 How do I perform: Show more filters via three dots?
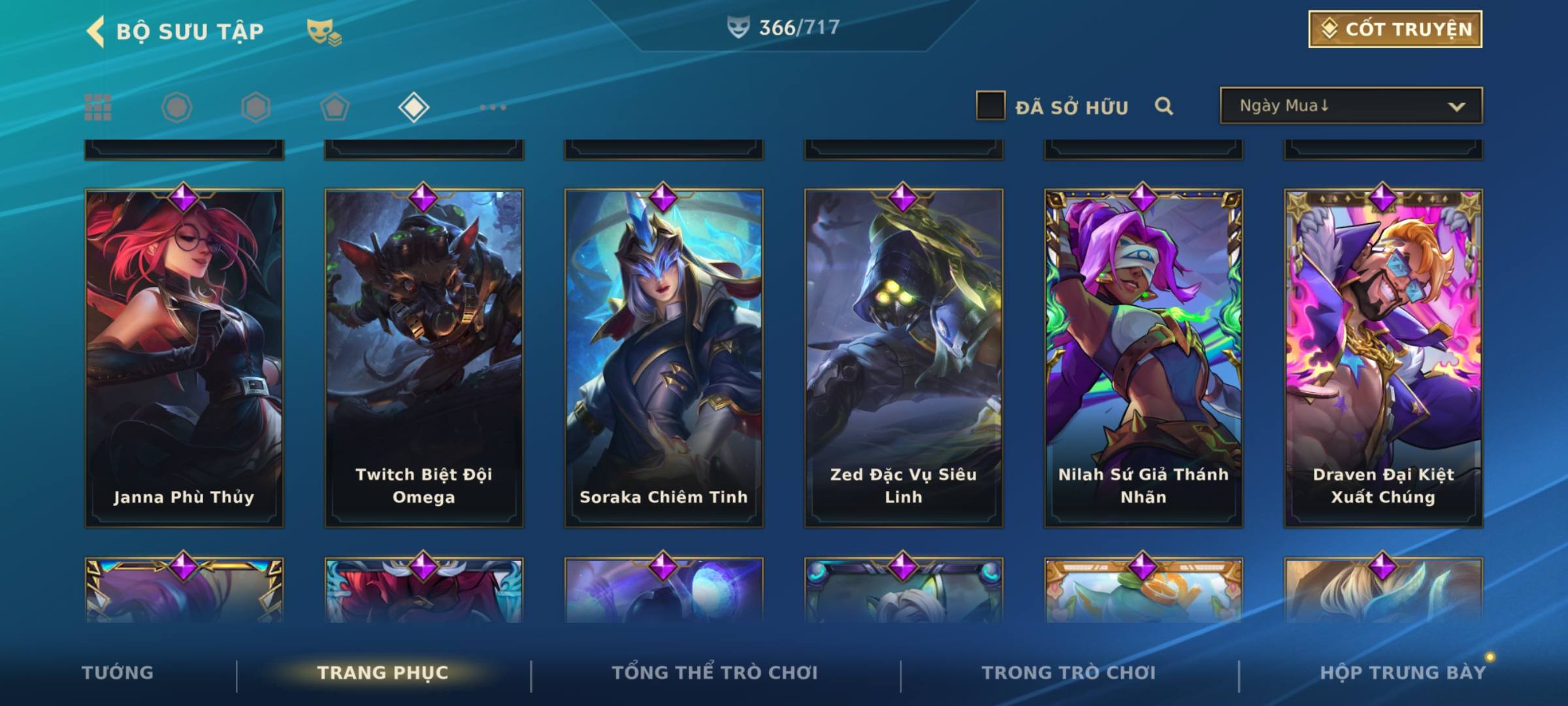click(x=493, y=107)
